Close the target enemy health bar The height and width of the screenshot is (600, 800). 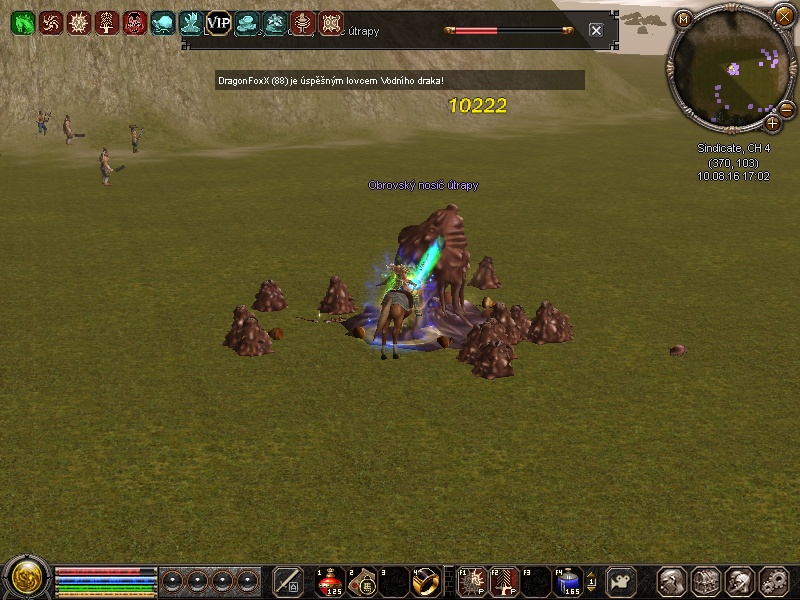596,30
